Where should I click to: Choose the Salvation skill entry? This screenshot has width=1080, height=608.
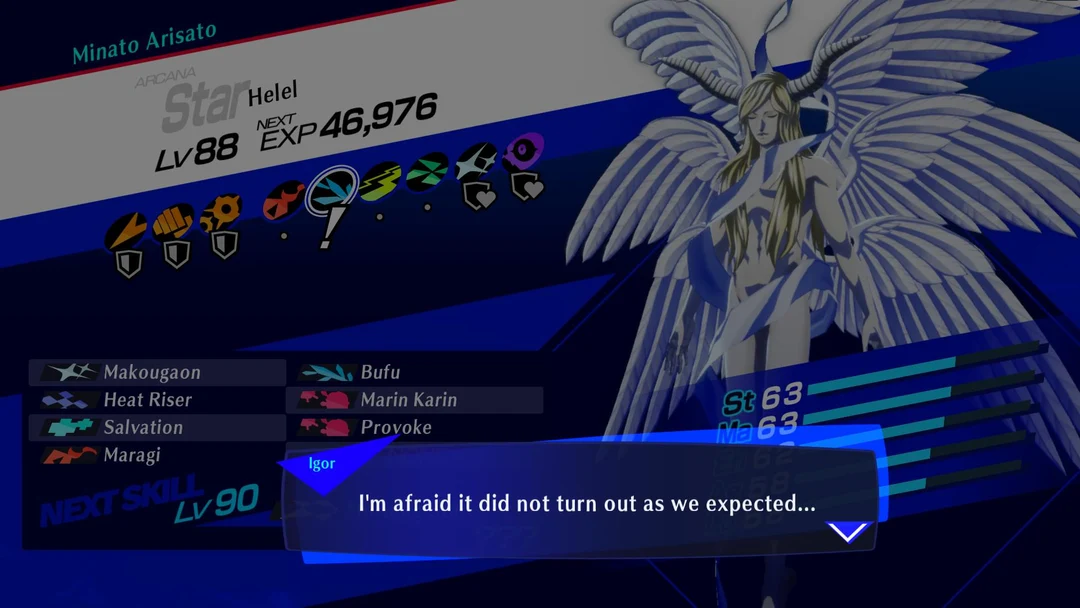click(143, 428)
